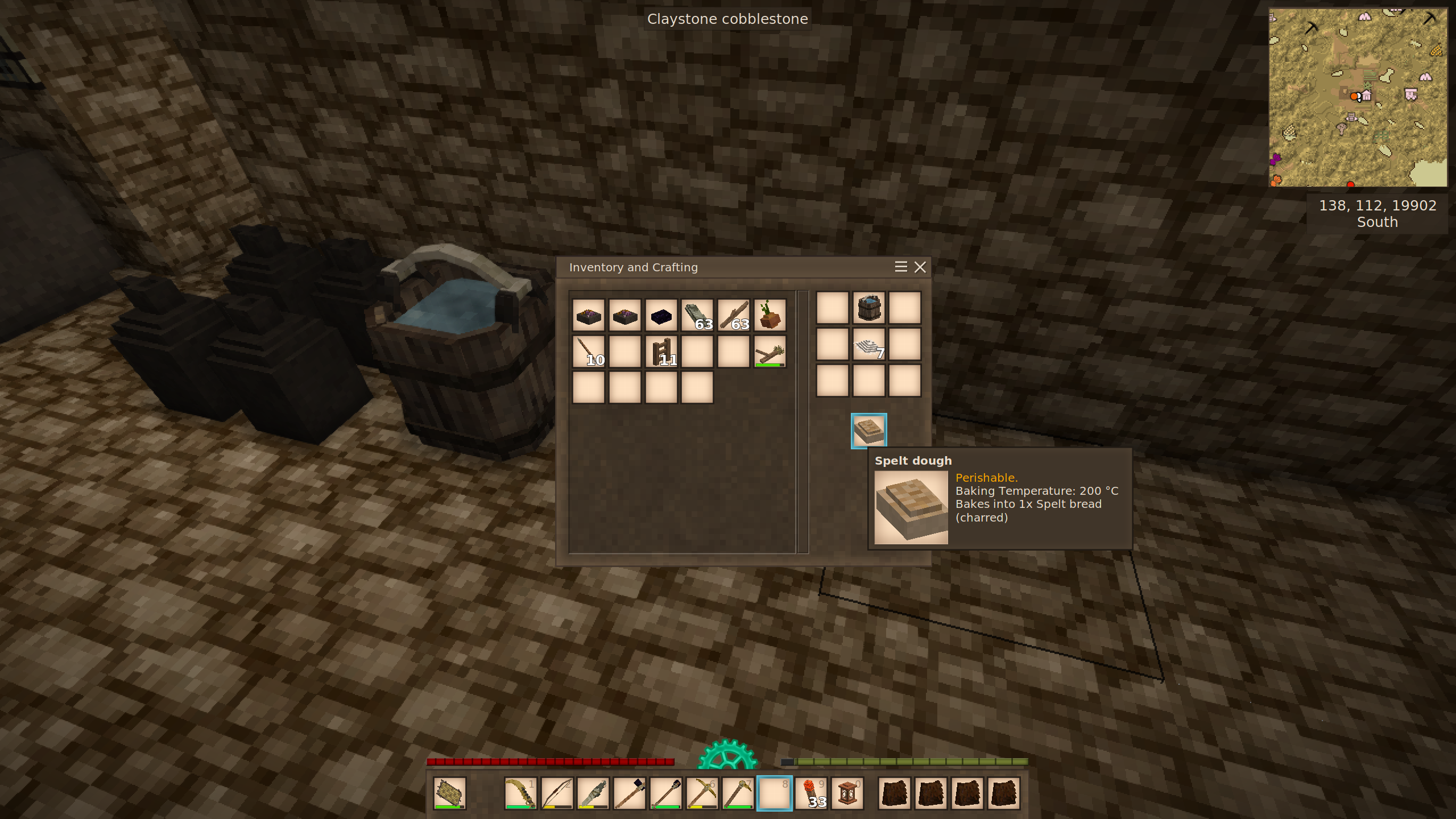Take the spelt dough from the output slot
This screenshot has height=819, width=1456.
pyautogui.click(x=868, y=431)
